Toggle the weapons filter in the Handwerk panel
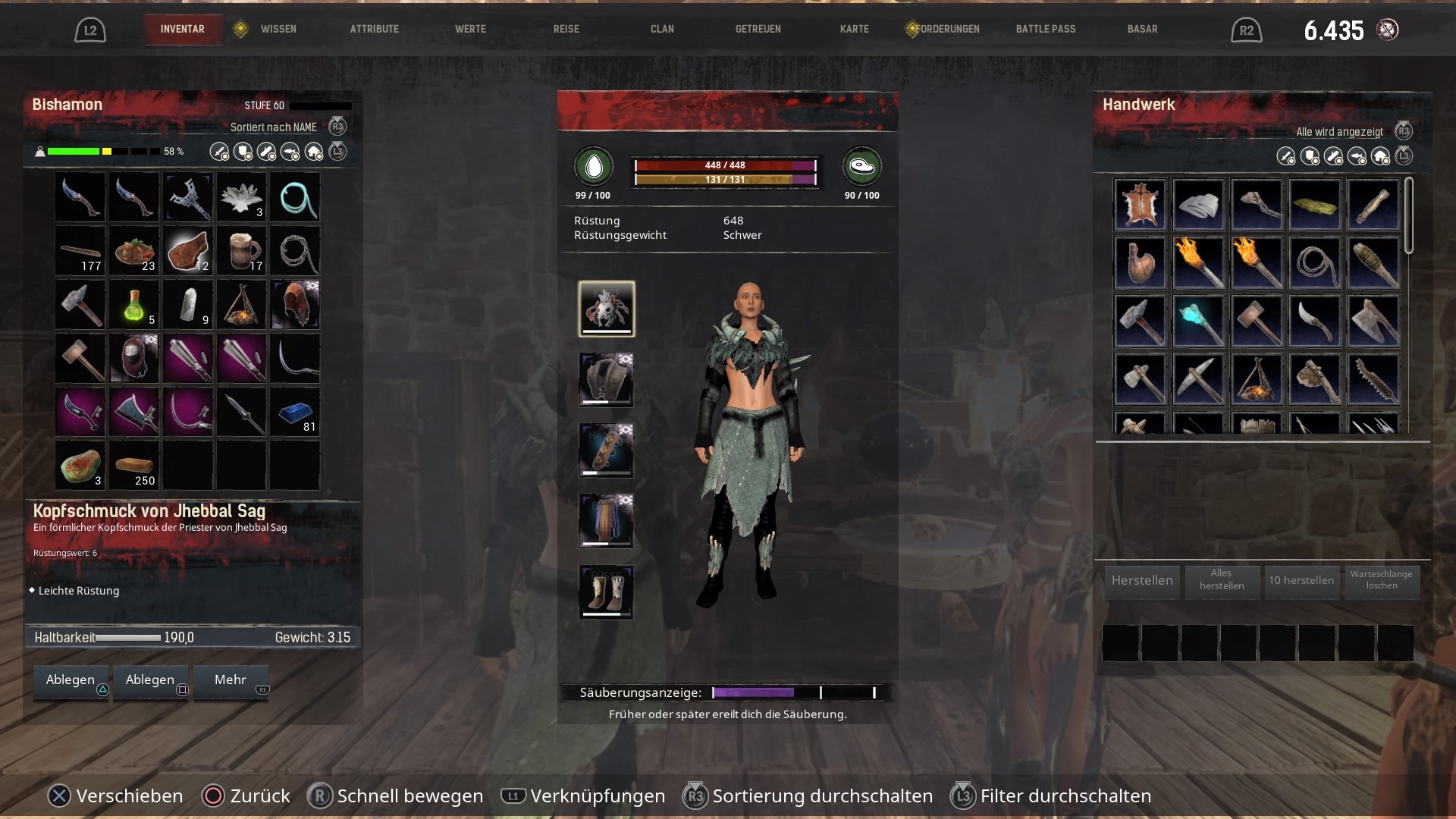Viewport: 1456px width, 819px height. [1285, 156]
